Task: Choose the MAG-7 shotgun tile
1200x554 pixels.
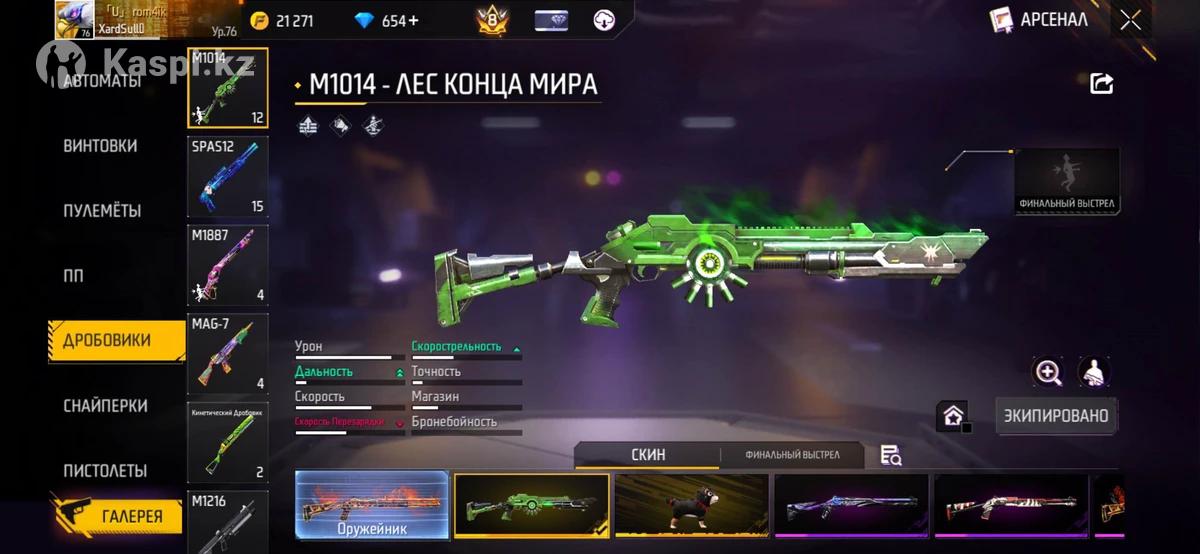Action: [228, 353]
